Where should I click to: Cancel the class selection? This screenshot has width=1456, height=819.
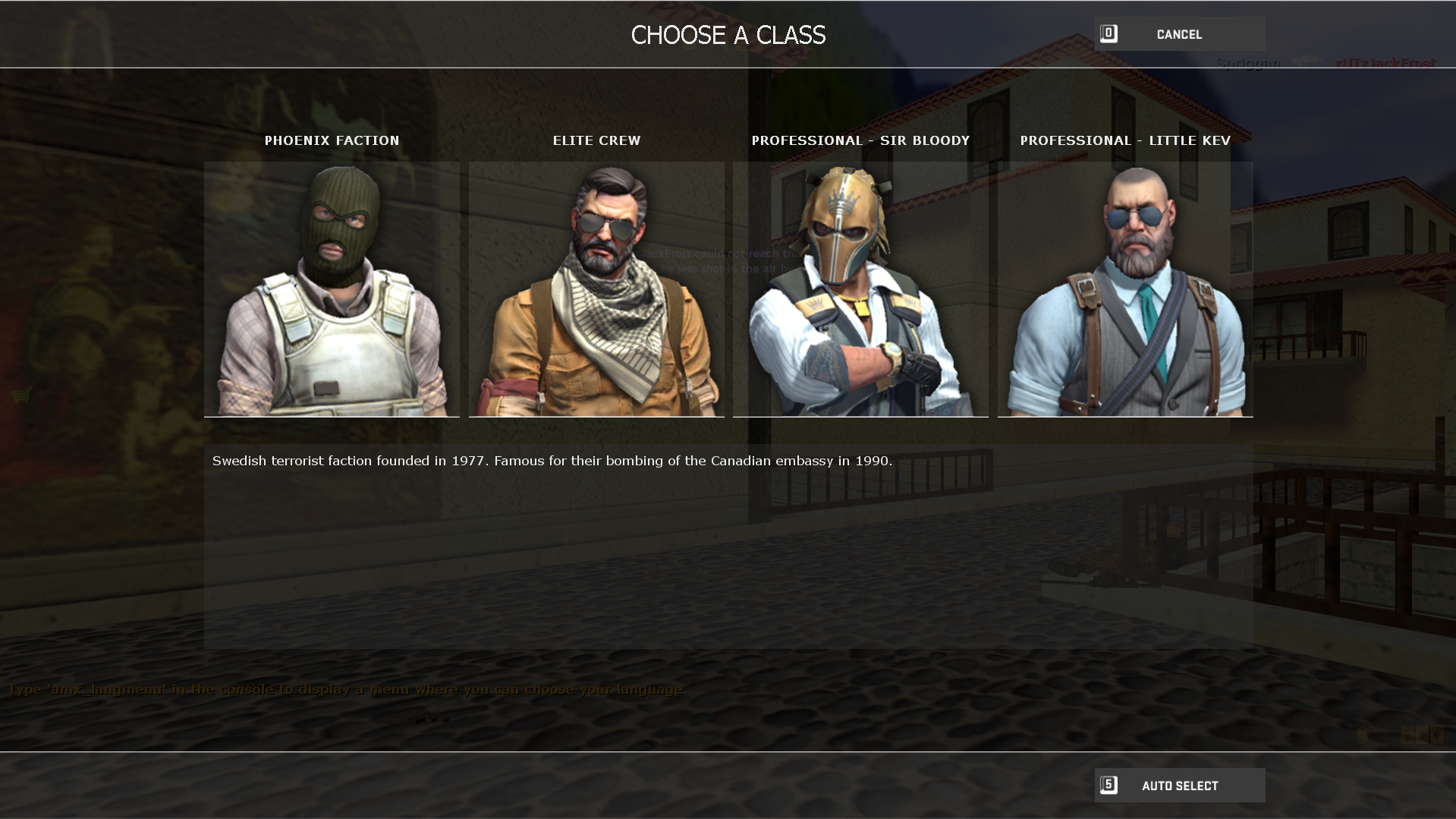1179,34
